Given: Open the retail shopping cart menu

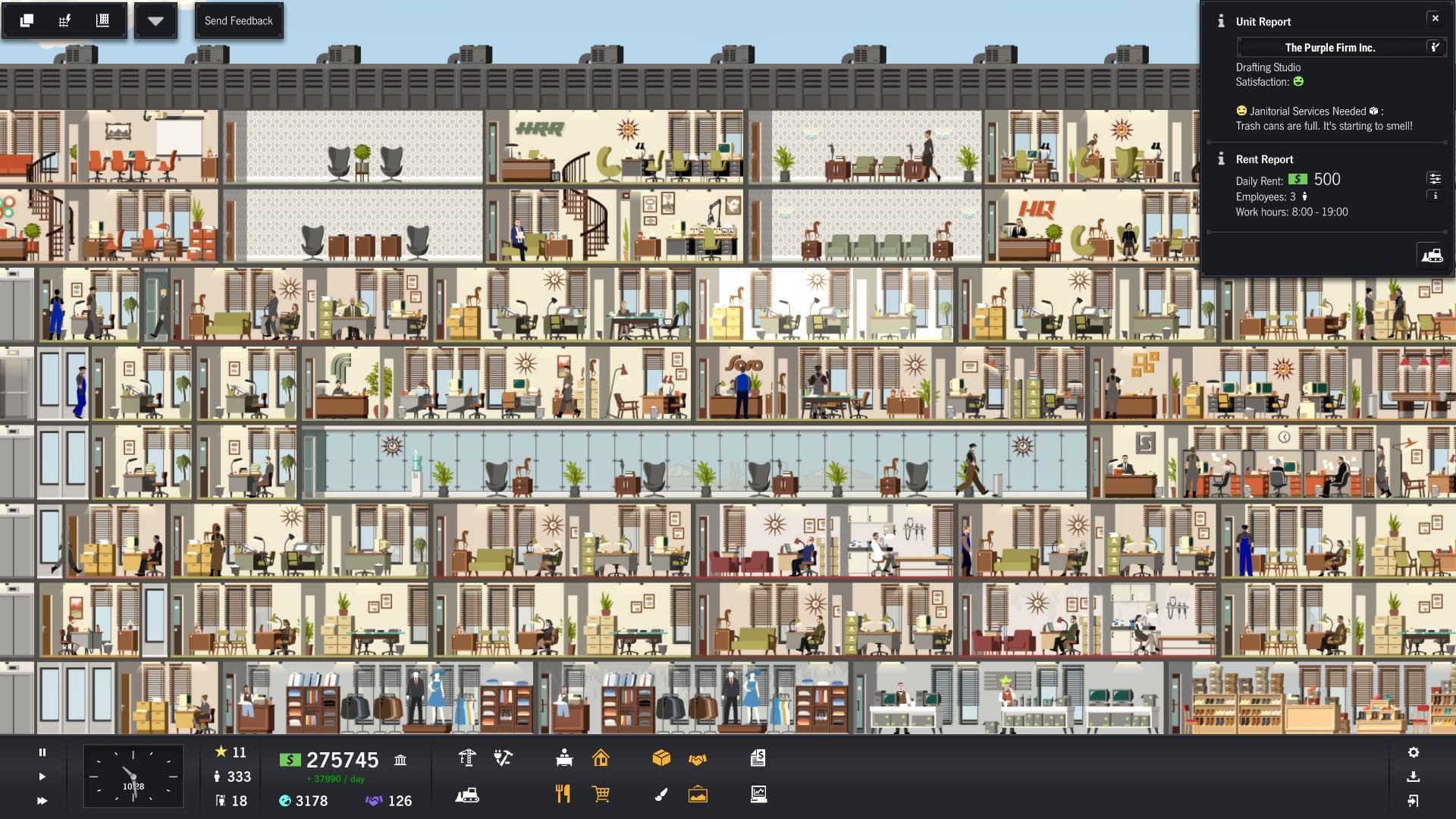Looking at the screenshot, I should click(601, 794).
